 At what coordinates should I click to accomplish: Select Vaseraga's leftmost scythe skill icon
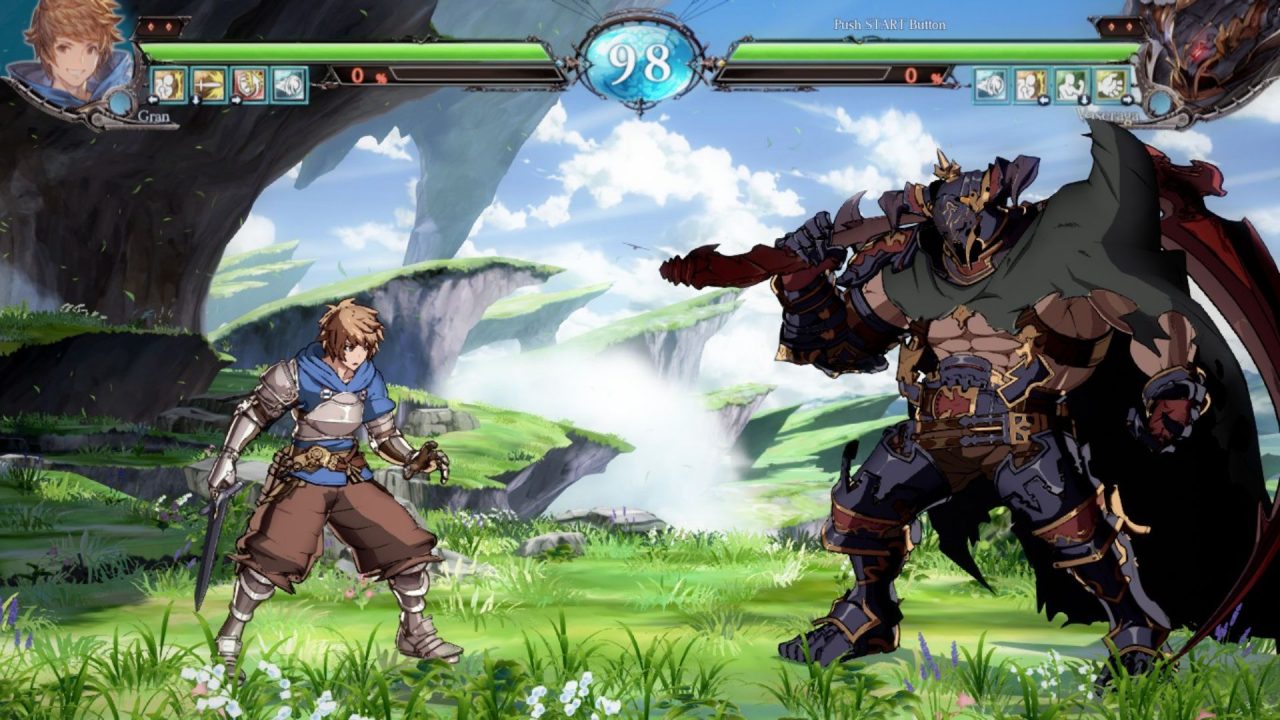[991, 84]
